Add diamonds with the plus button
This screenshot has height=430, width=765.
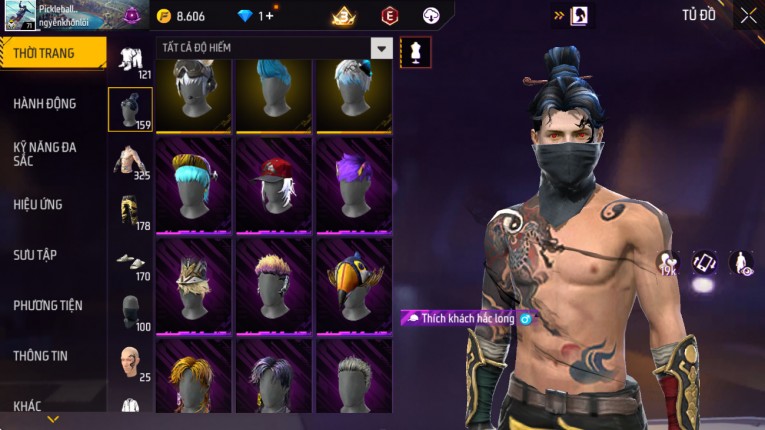tap(268, 16)
